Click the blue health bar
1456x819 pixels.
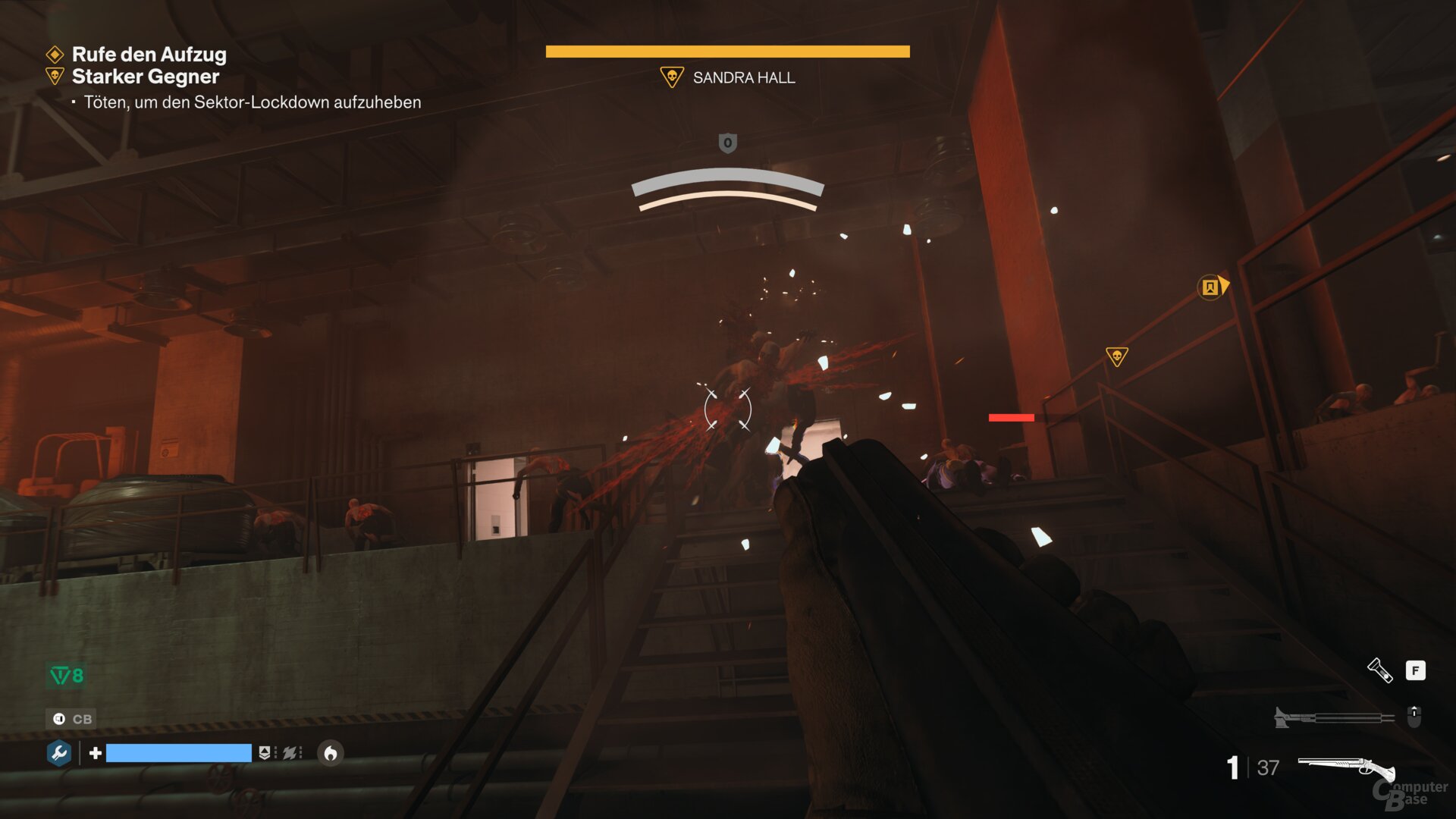click(180, 754)
